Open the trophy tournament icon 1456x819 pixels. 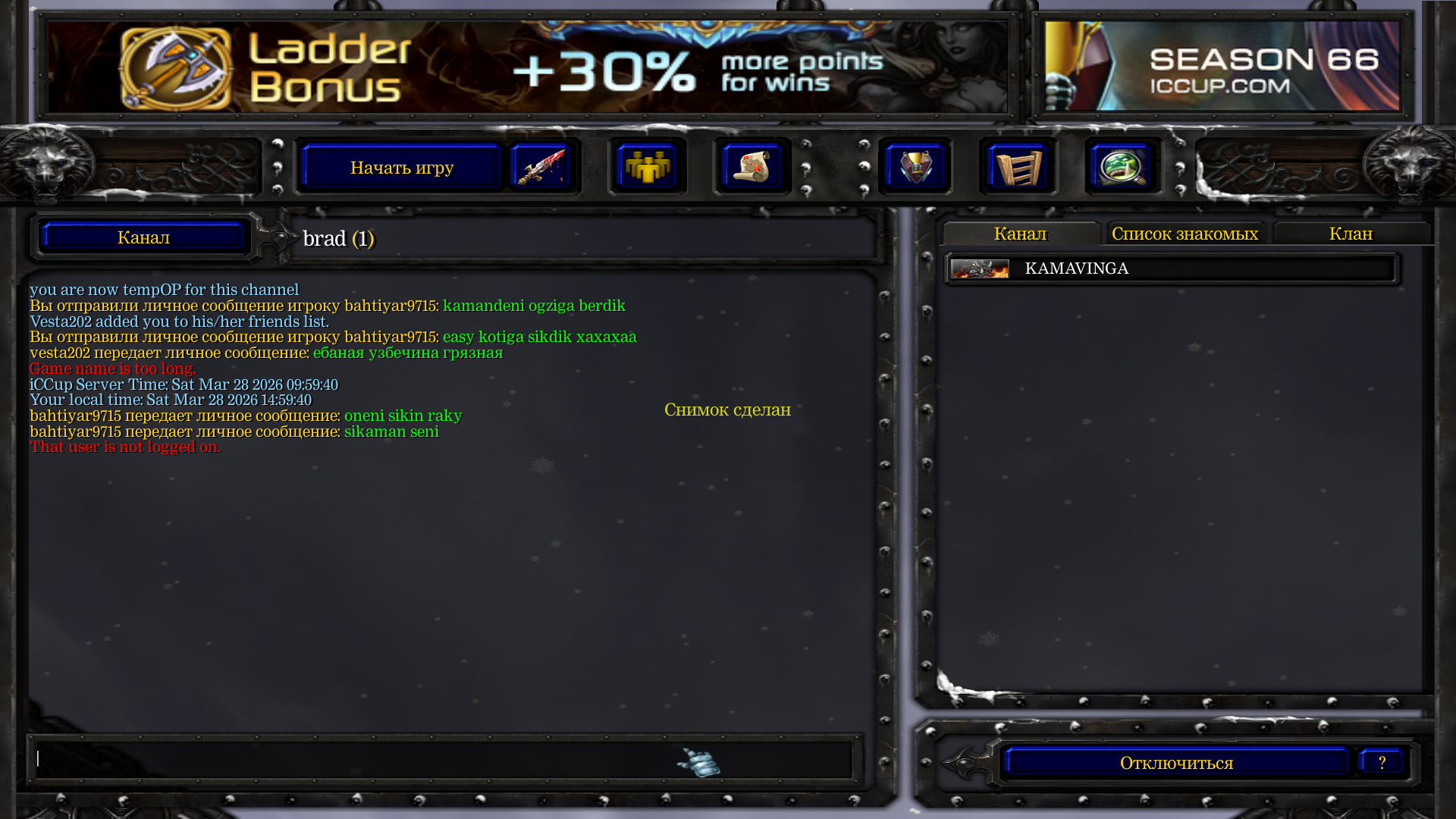(x=915, y=167)
